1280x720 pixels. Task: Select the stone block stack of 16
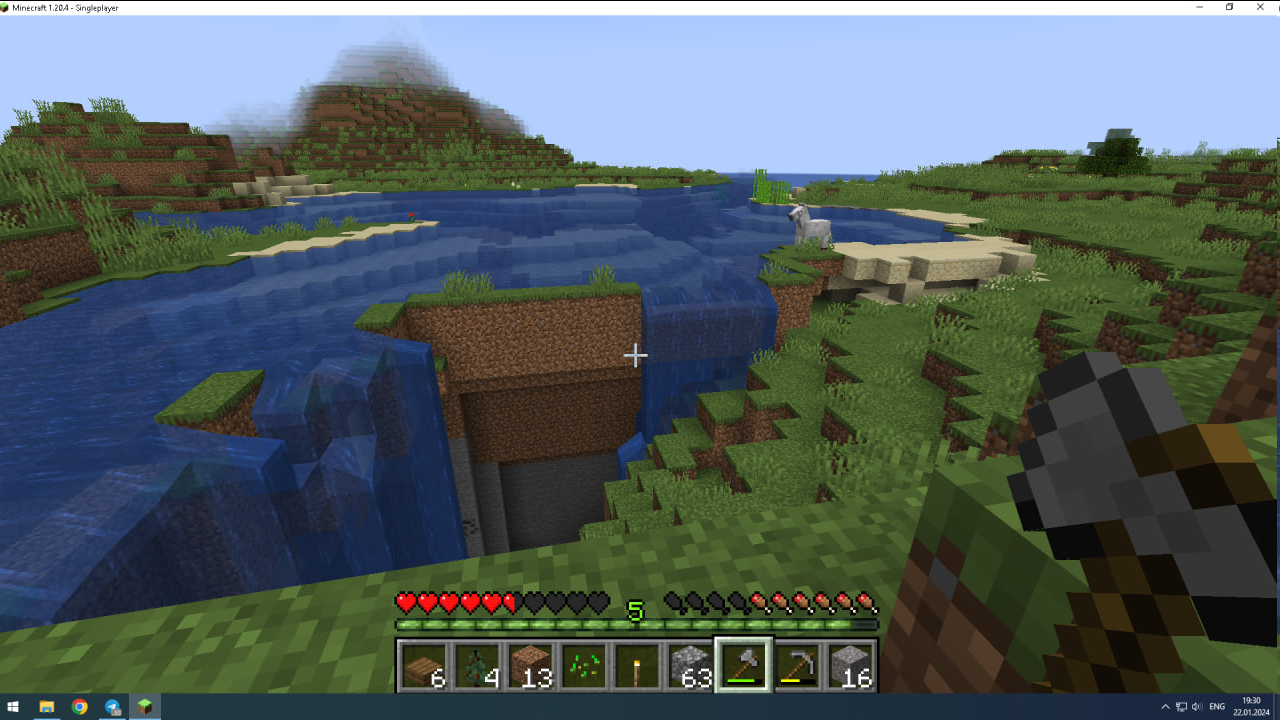(x=849, y=665)
